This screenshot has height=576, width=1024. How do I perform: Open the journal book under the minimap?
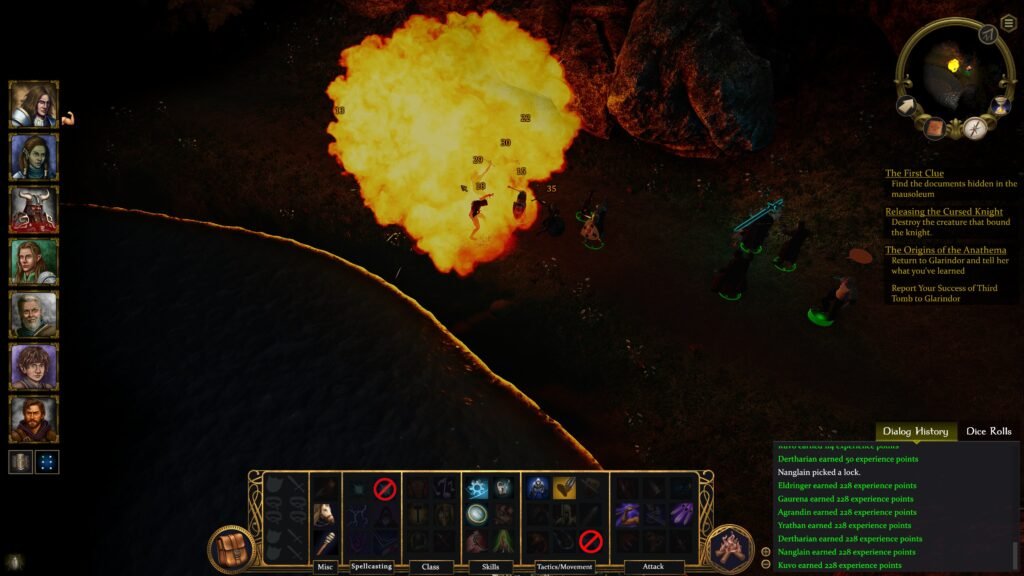pyautogui.click(x=936, y=128)
